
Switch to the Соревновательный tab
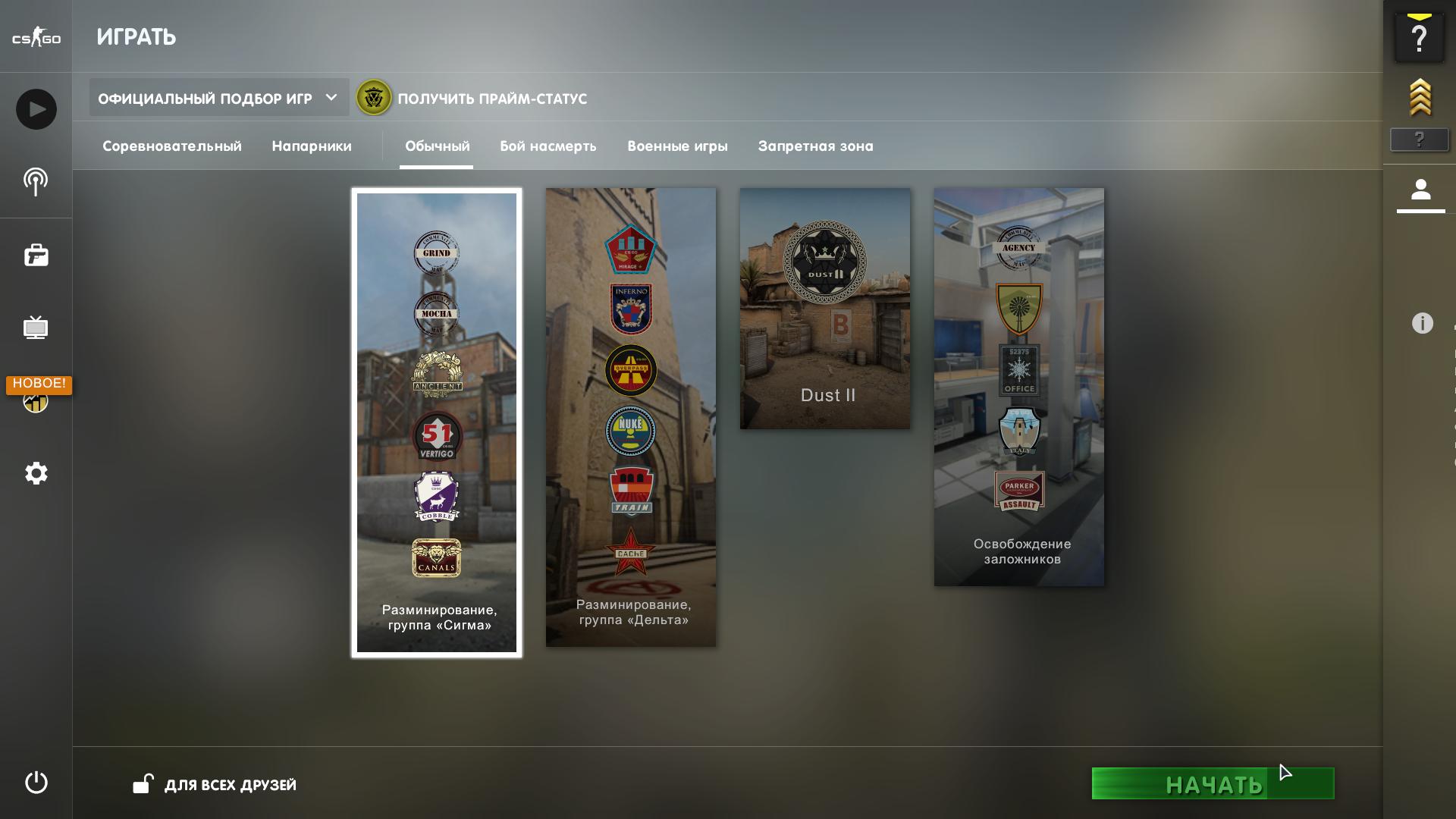pos(172,146)
